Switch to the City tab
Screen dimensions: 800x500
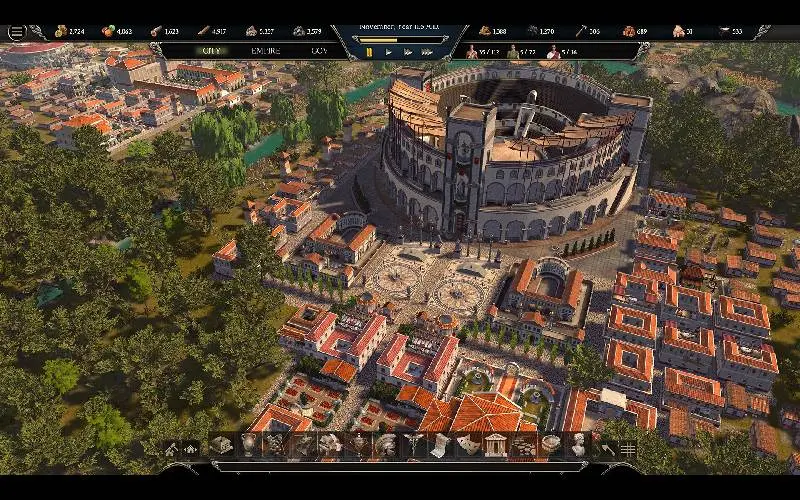[x=211, y=50]
